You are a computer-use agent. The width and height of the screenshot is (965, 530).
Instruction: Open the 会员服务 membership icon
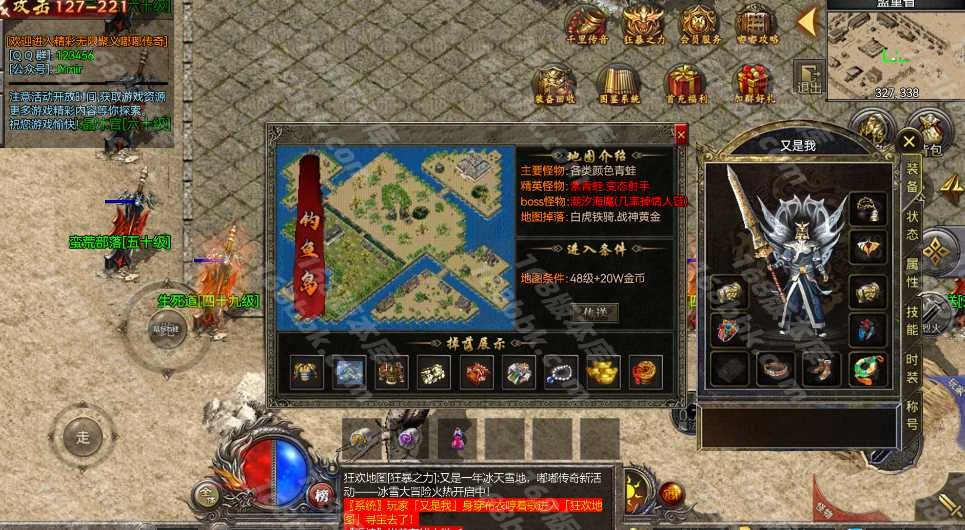(699, 24)
